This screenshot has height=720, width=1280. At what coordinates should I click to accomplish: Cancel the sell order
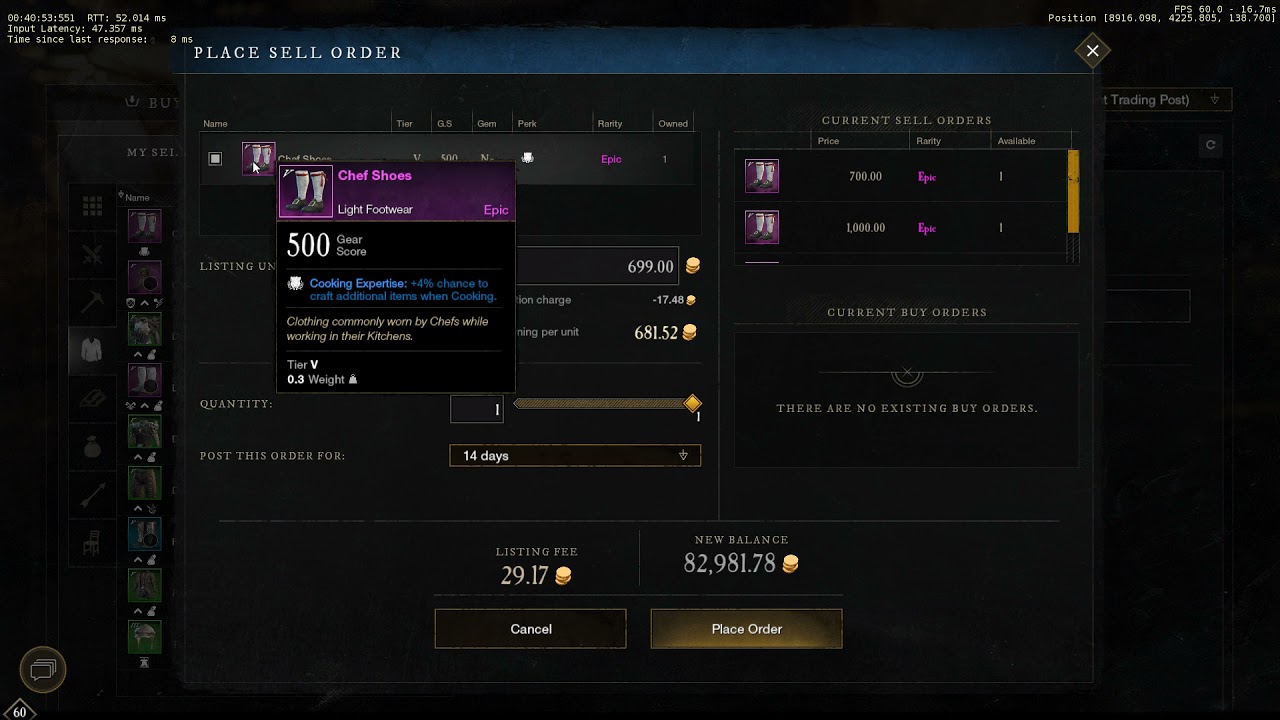point(530,629)
